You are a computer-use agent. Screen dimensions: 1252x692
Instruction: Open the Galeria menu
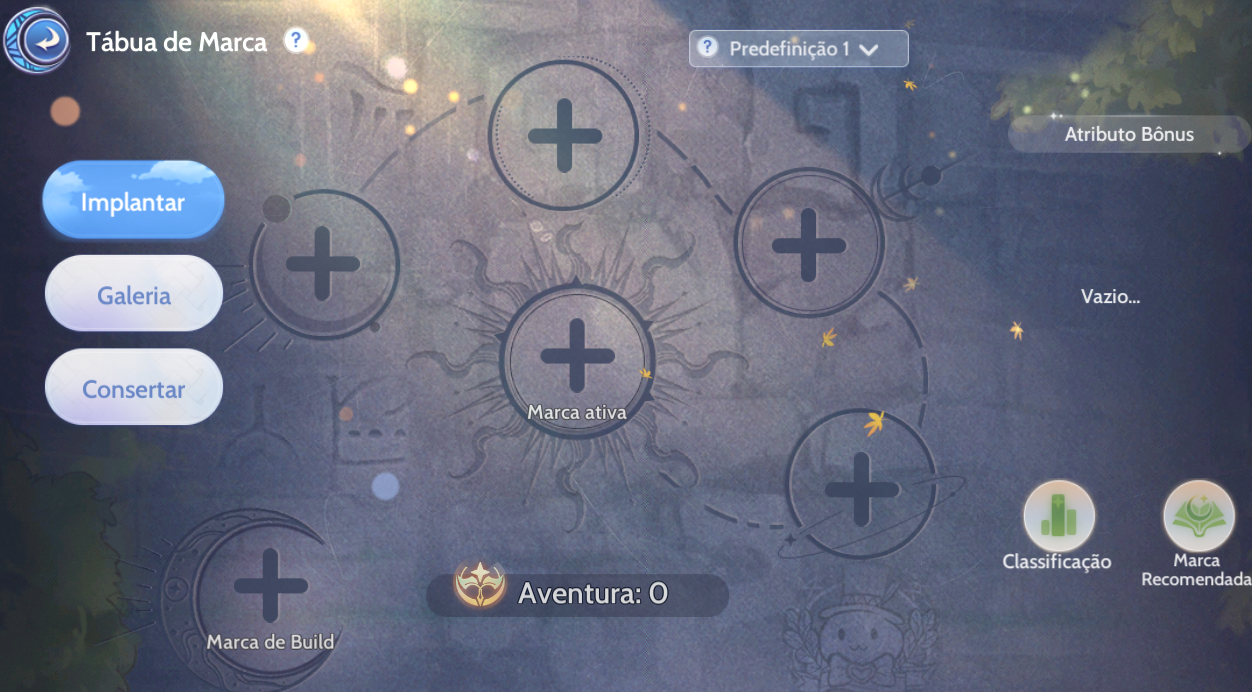[133, 296]
